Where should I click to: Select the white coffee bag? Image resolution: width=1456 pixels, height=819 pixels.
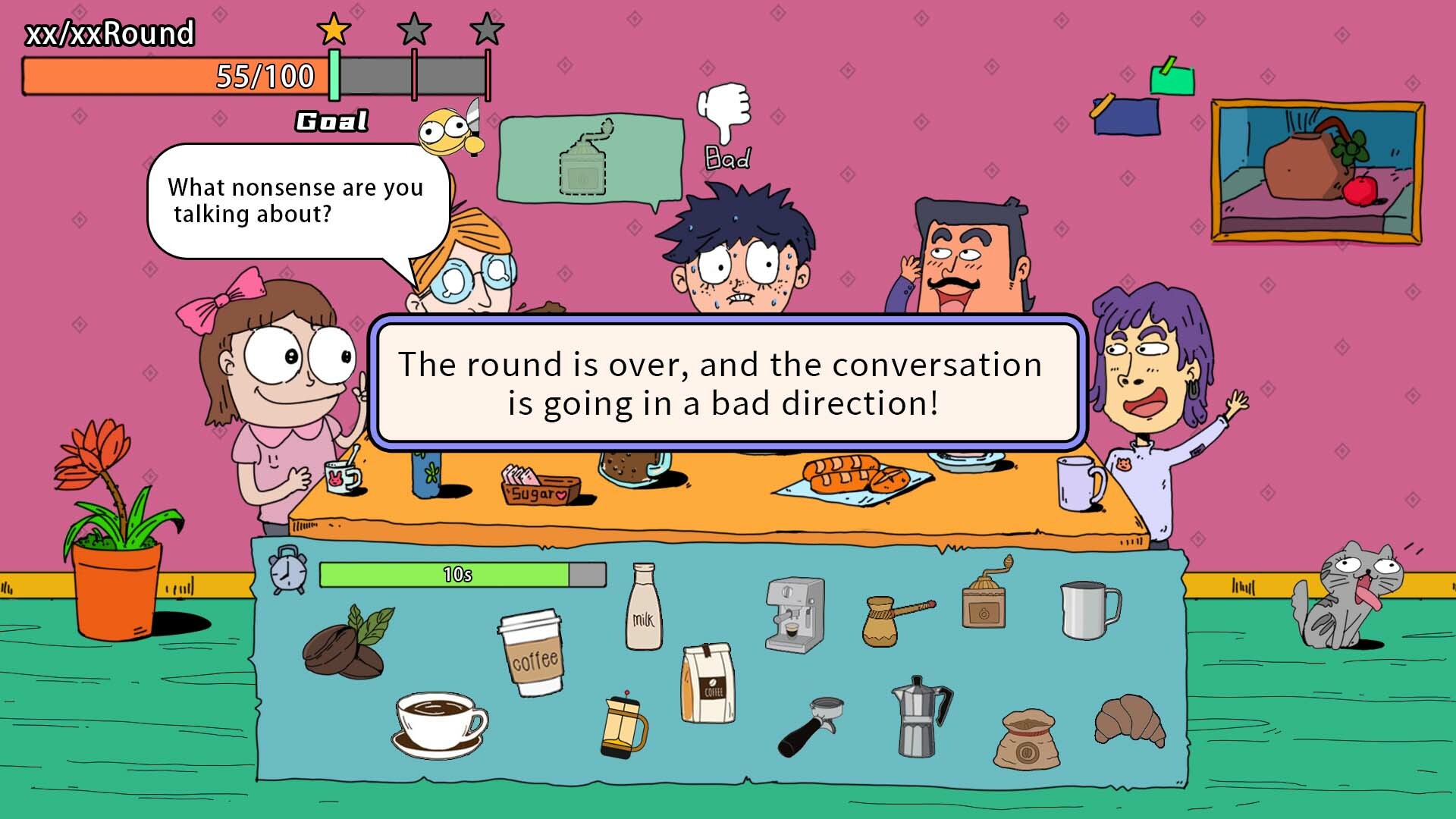pyautogui.click(x=708, y=682)
